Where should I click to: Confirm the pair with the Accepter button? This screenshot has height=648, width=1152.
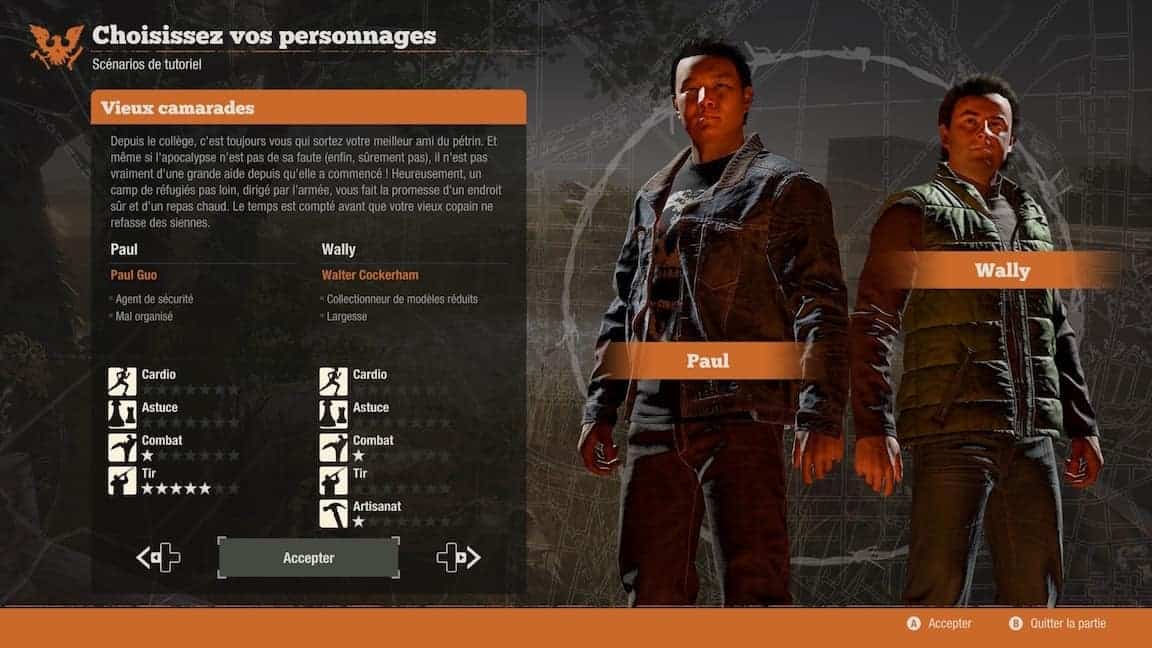click(308, 558)
